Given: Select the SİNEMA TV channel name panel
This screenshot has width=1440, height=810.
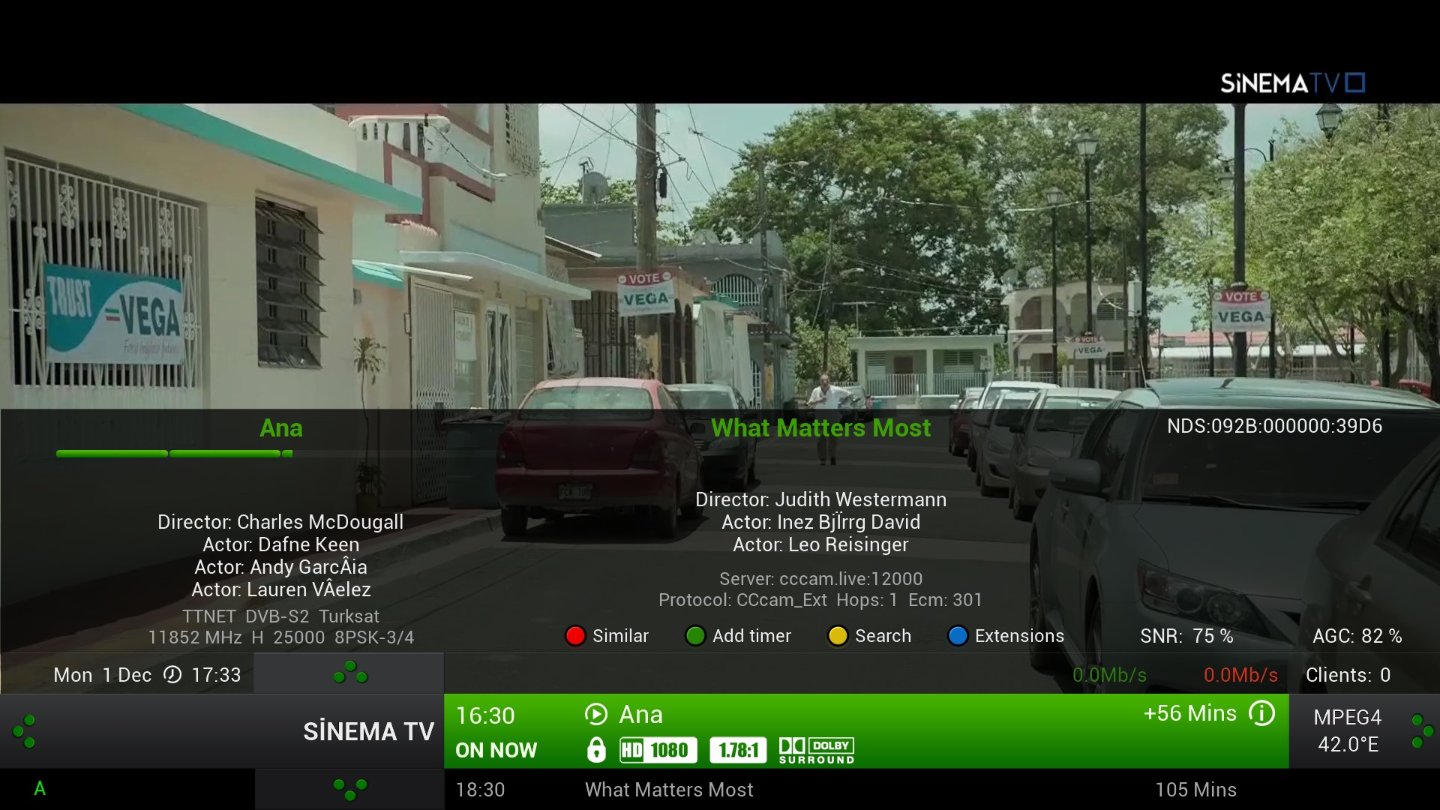Looking at the screenshot, I should (x=368, y=732).
